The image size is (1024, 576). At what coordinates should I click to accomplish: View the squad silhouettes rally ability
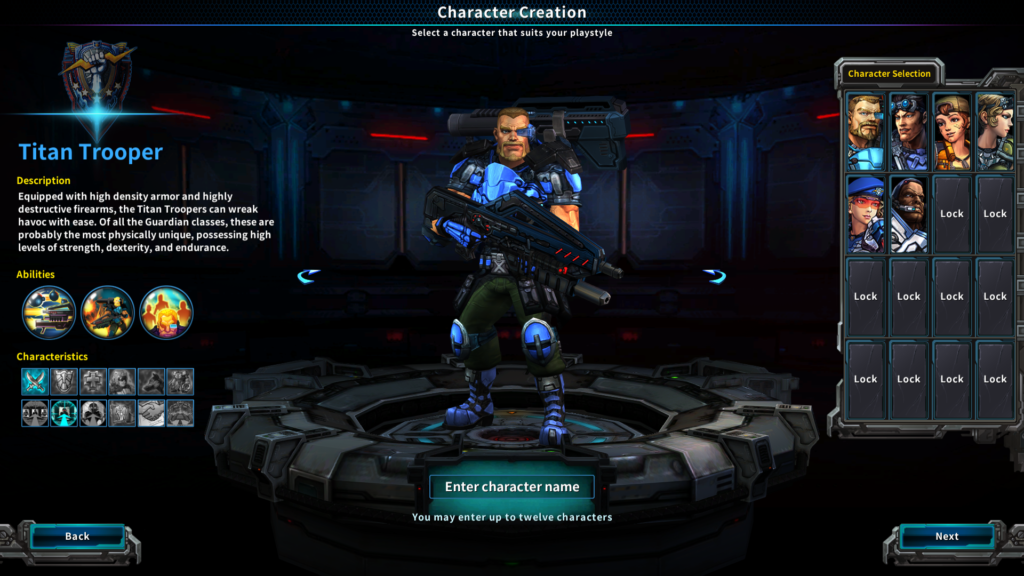[166, 312]
